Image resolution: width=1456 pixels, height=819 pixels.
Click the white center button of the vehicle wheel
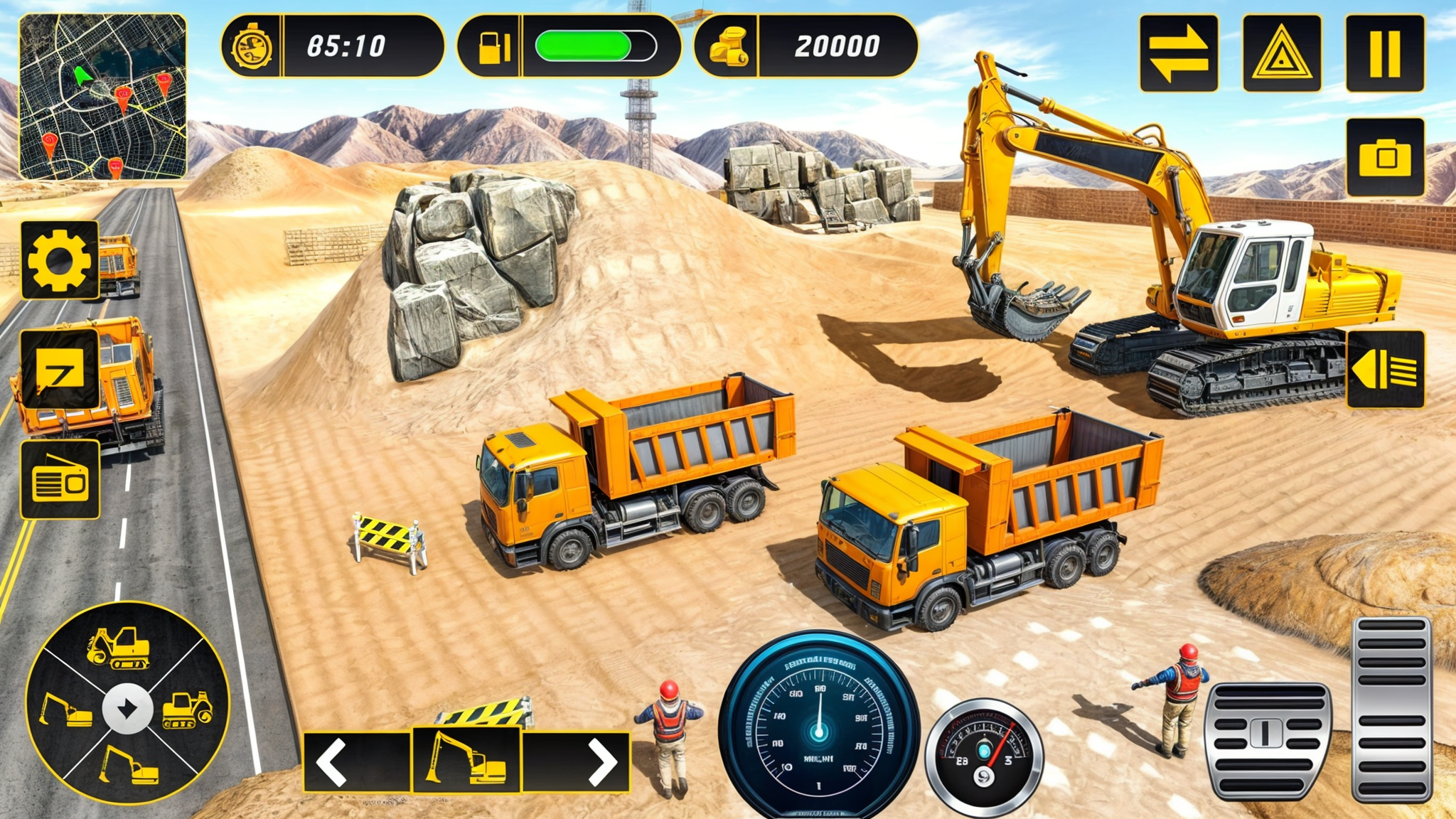128,708
